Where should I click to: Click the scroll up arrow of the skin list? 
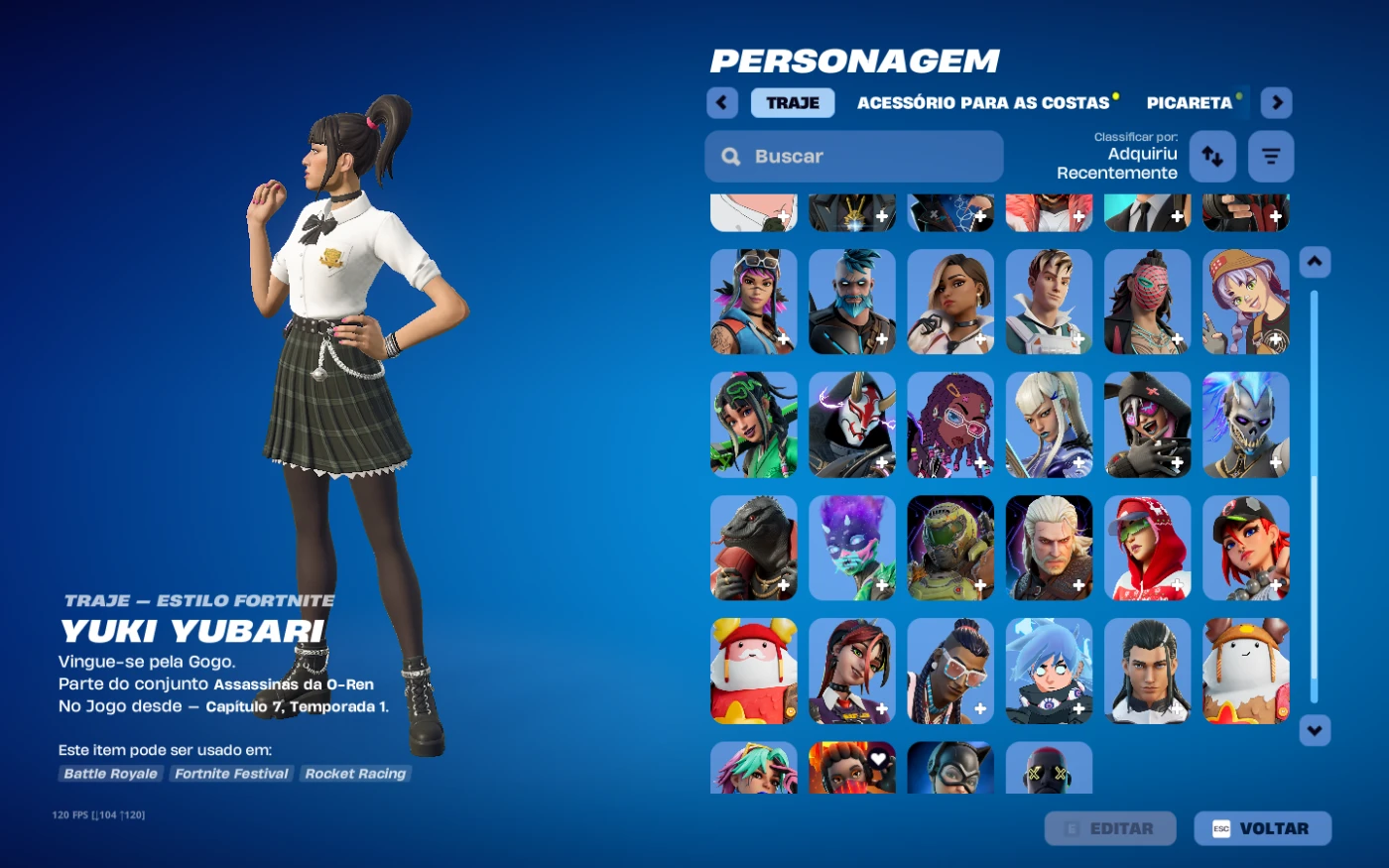1315,262
